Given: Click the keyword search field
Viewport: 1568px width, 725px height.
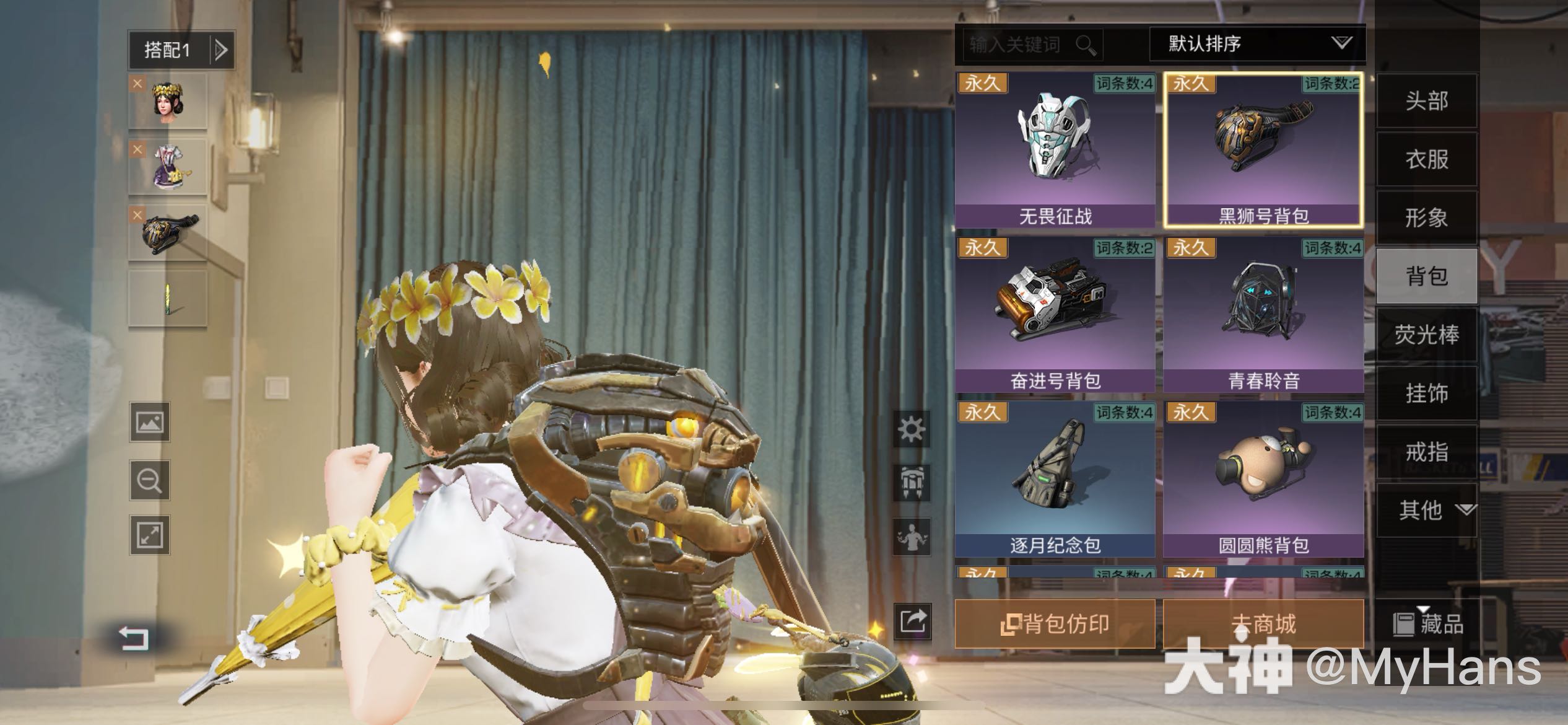Looking at the screenshot, I should [x=1022, y=45].
